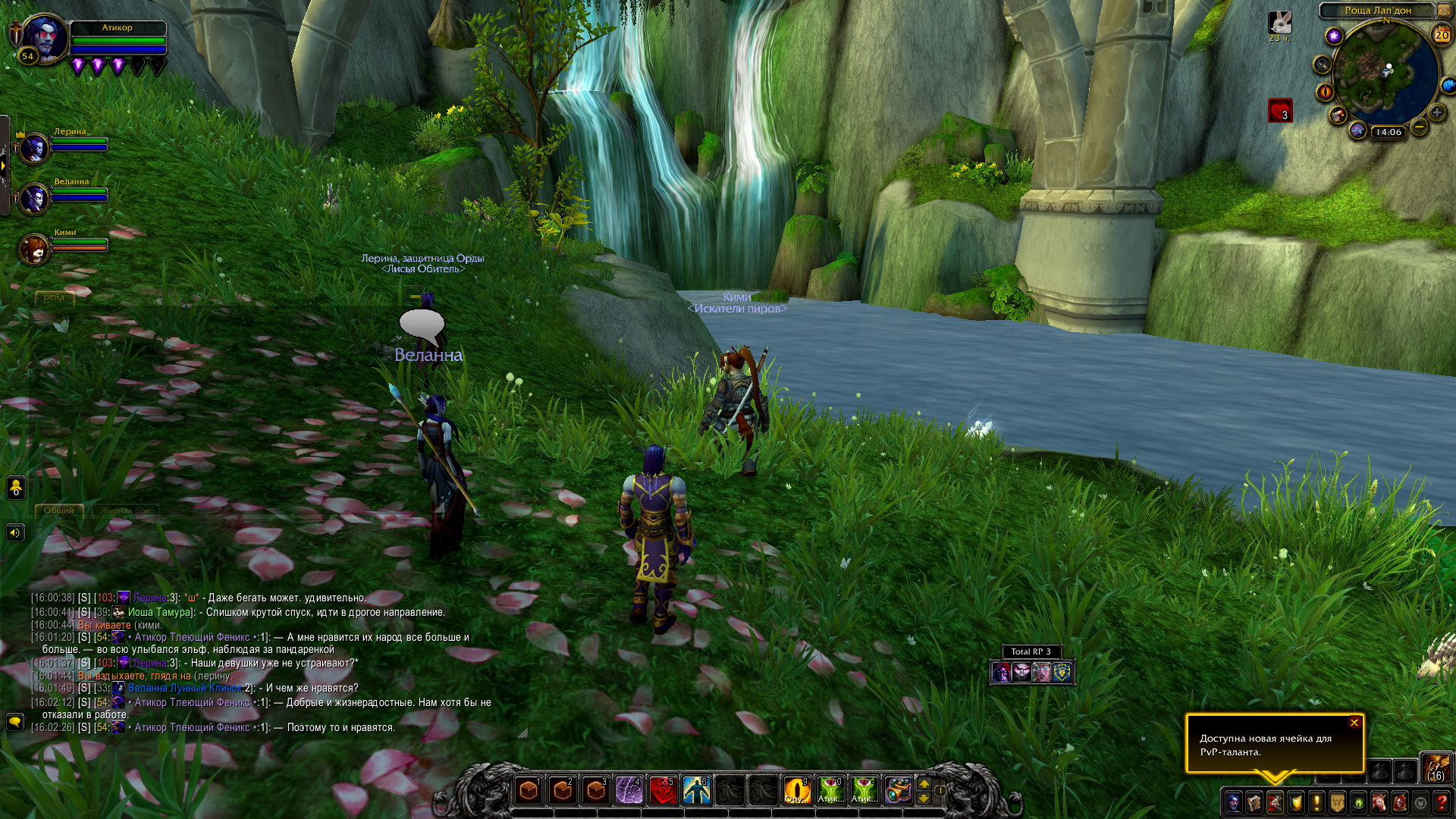Screen dimensions: 1456x819
Task: Open the quest log exclamation mark button
Action: pyautogui.click(x=1316, y=802)
